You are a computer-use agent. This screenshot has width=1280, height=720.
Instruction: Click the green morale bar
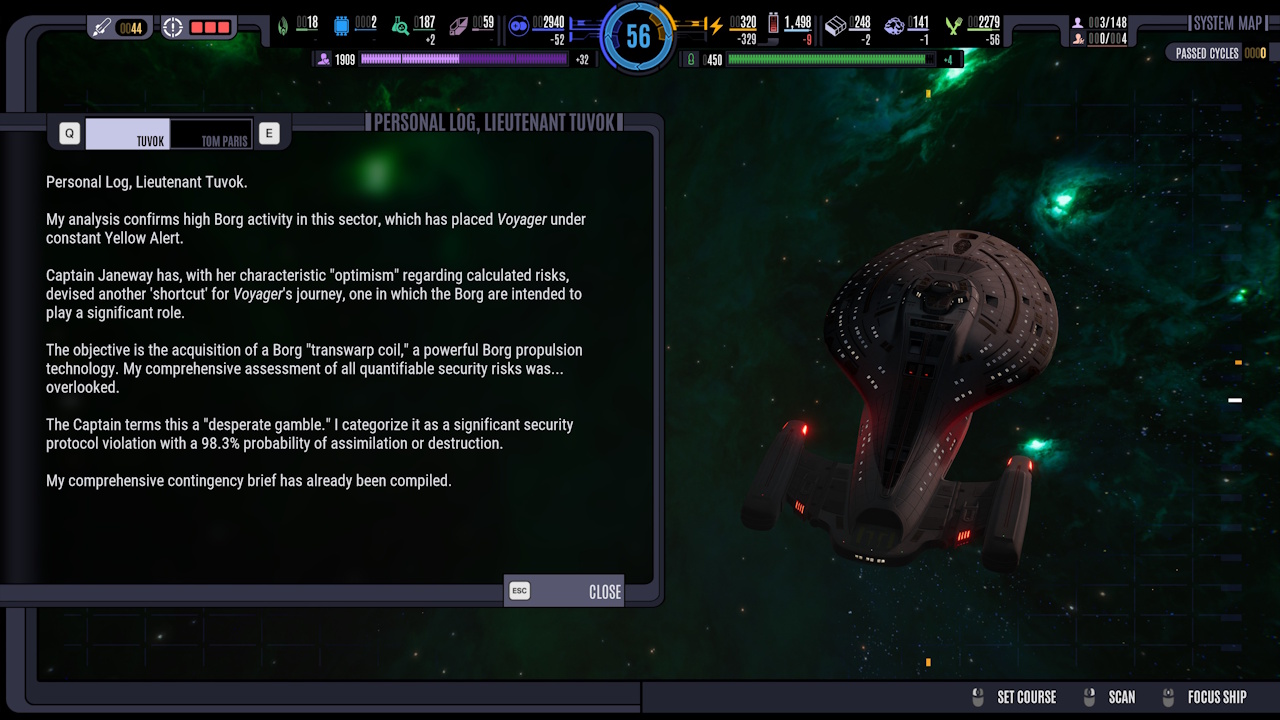click(x=830, y=60)
